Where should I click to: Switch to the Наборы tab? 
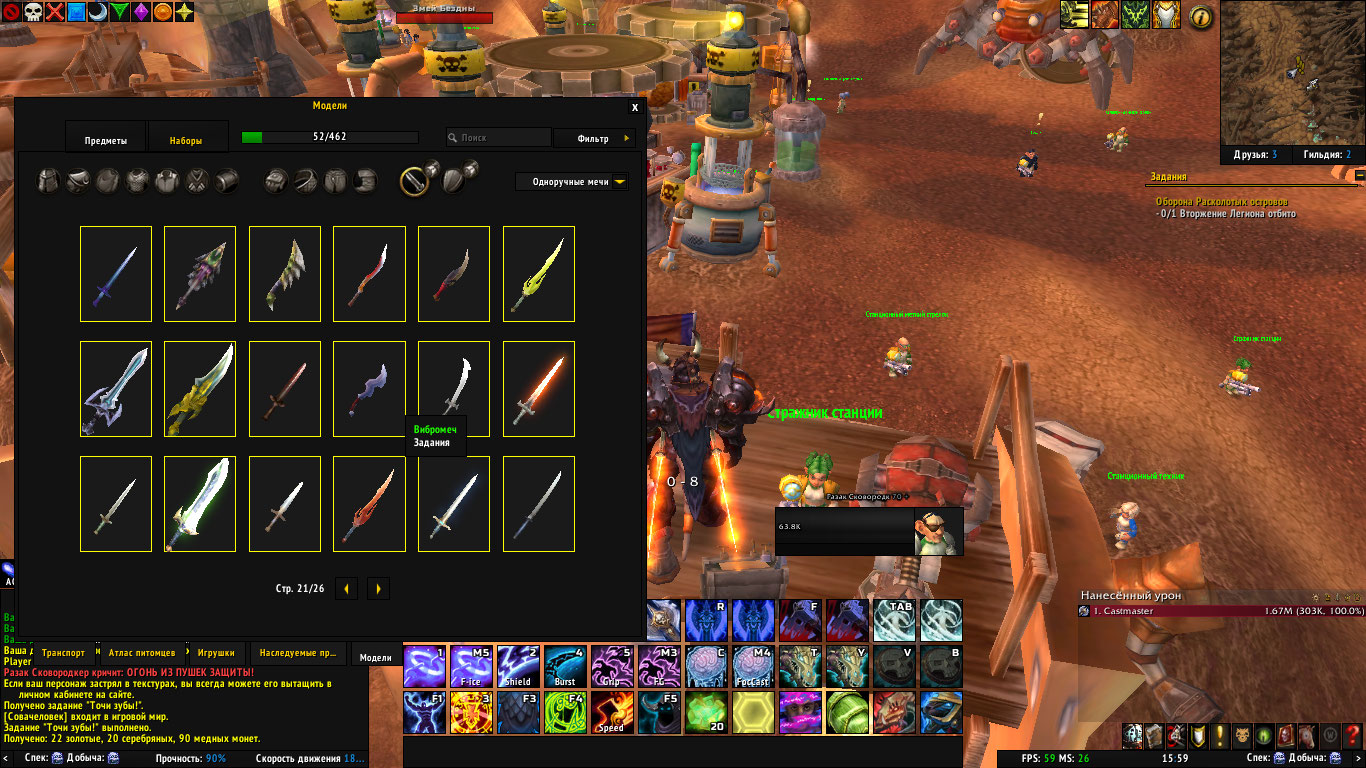[187, 141]
